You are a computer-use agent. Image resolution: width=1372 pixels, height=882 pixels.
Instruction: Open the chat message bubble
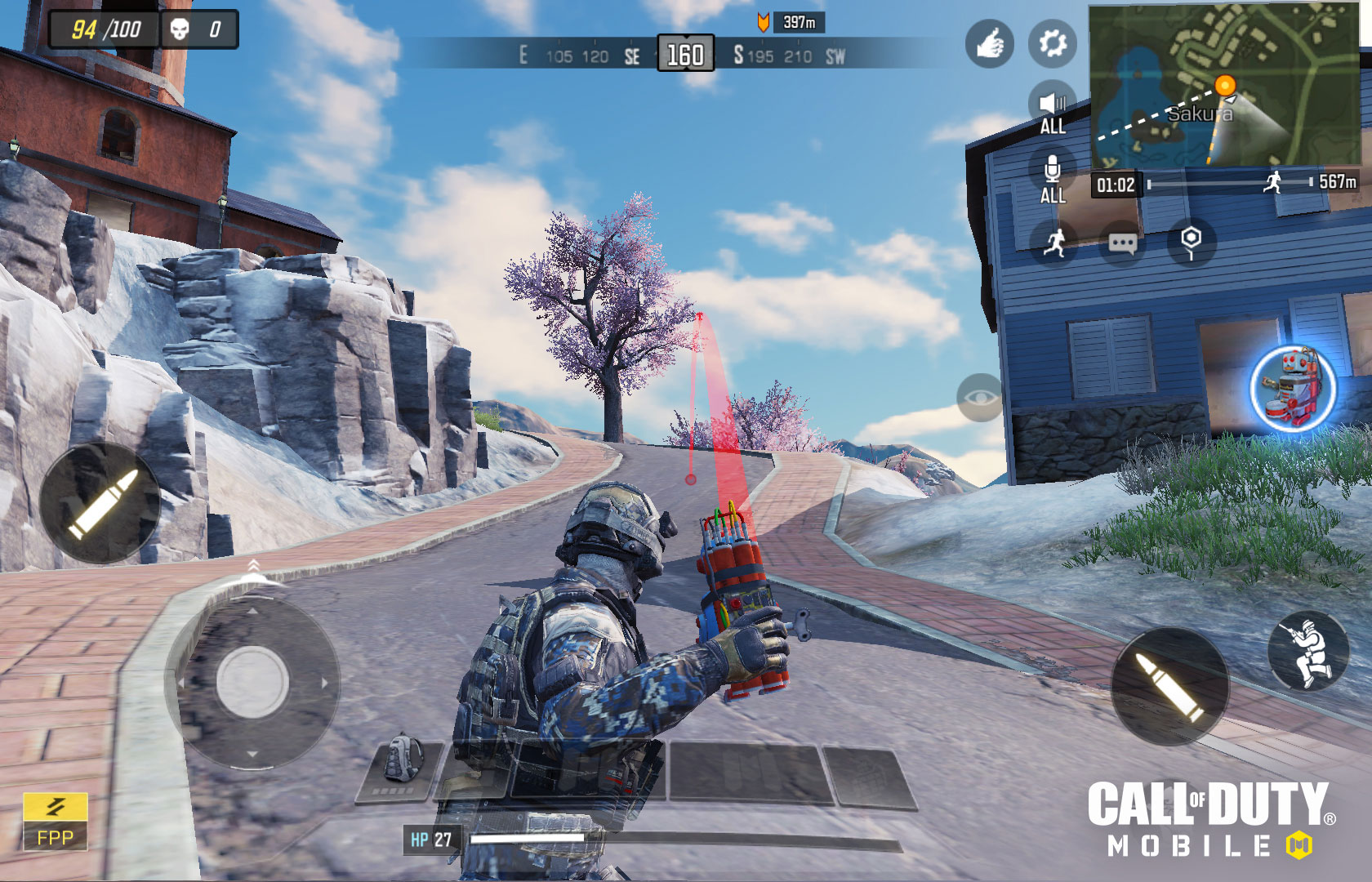click(x=1123, y=241)
